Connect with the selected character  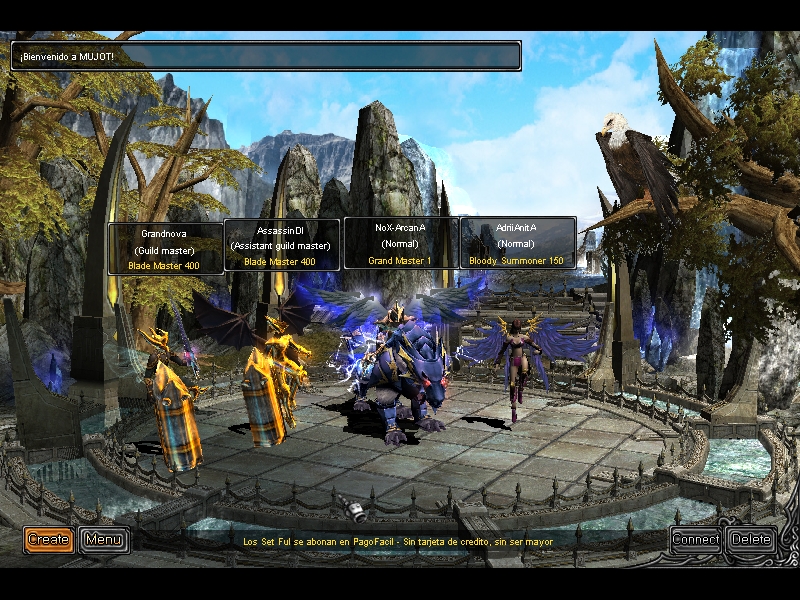tap(696, 540)
